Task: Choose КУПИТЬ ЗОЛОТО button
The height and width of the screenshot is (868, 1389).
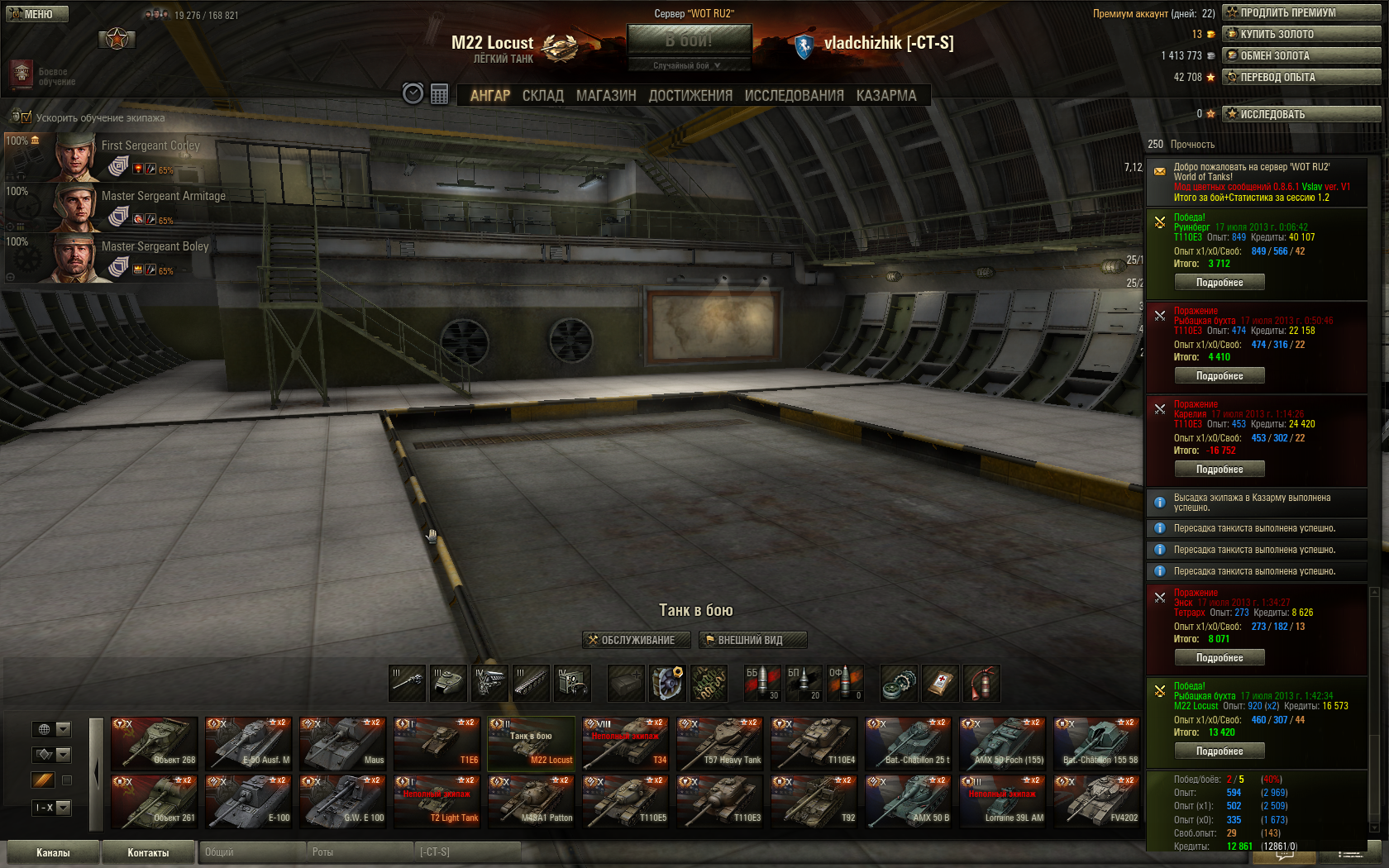Action: click(1302, 34)
